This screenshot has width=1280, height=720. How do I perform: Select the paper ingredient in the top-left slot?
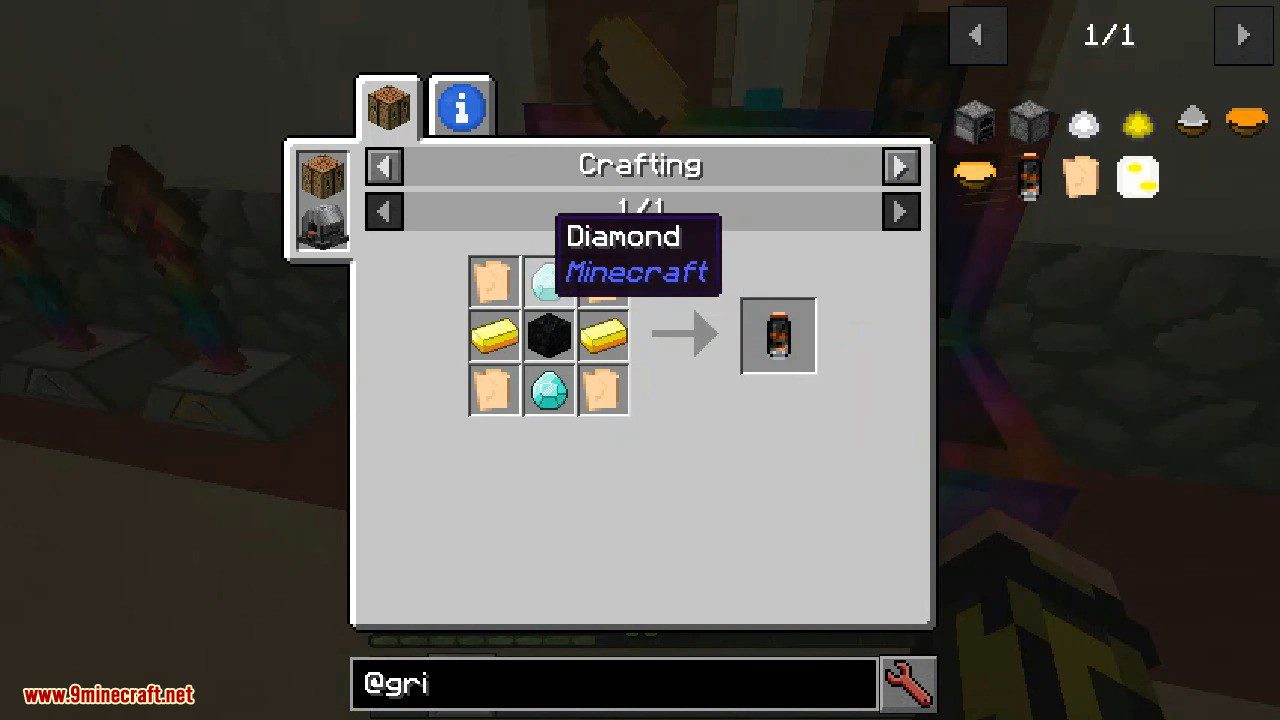[x=494, y=280]
